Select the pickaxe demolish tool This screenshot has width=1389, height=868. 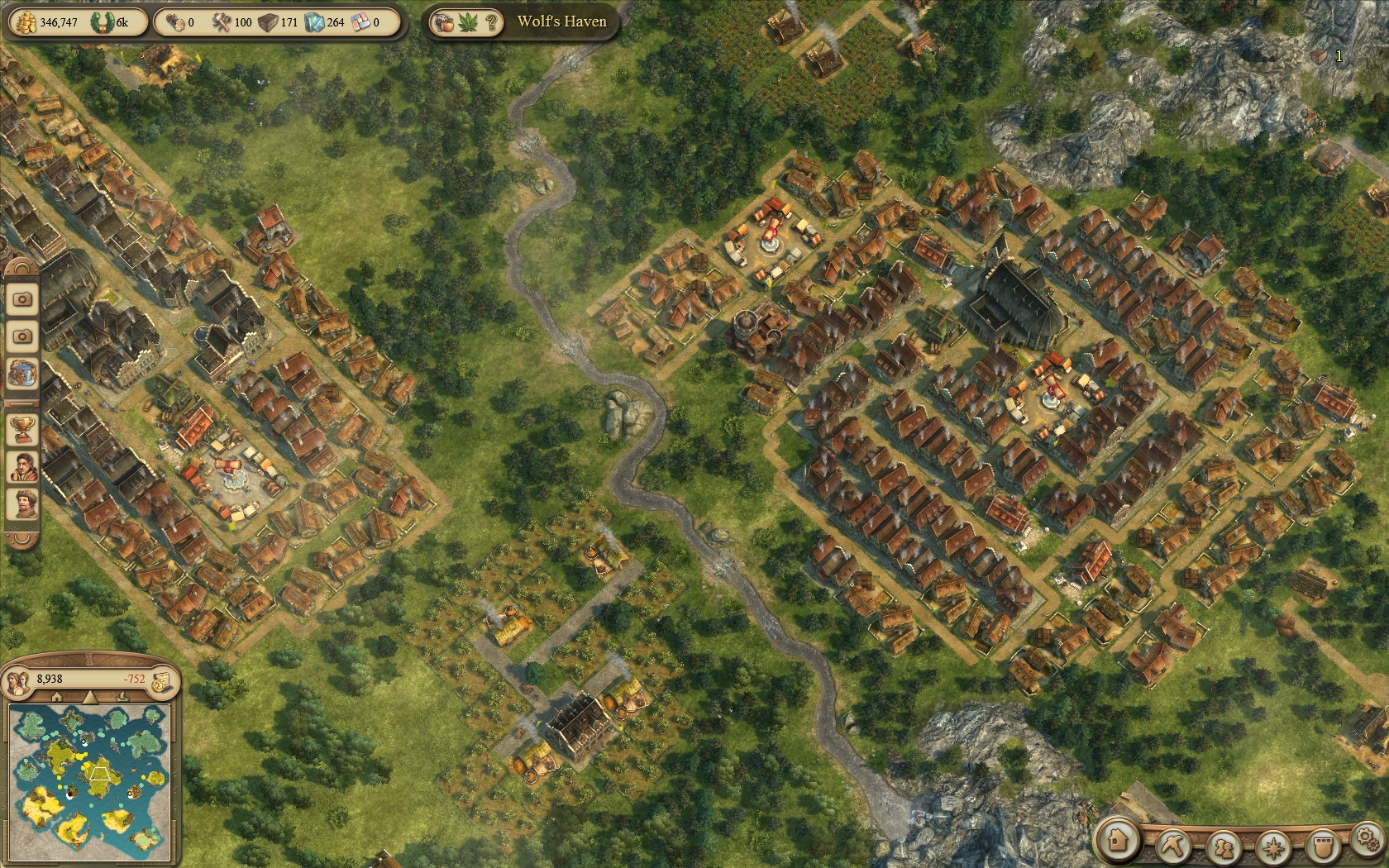(x=1172, y=845)
